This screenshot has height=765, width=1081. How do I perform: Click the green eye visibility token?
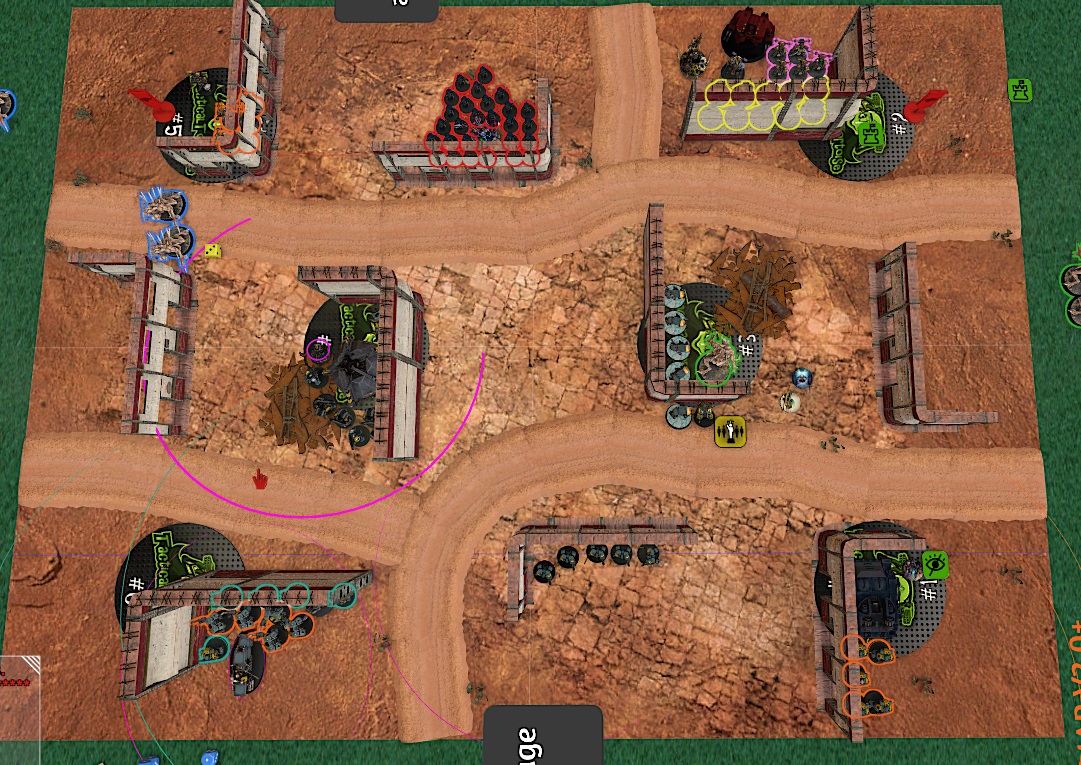click(935, 564)
